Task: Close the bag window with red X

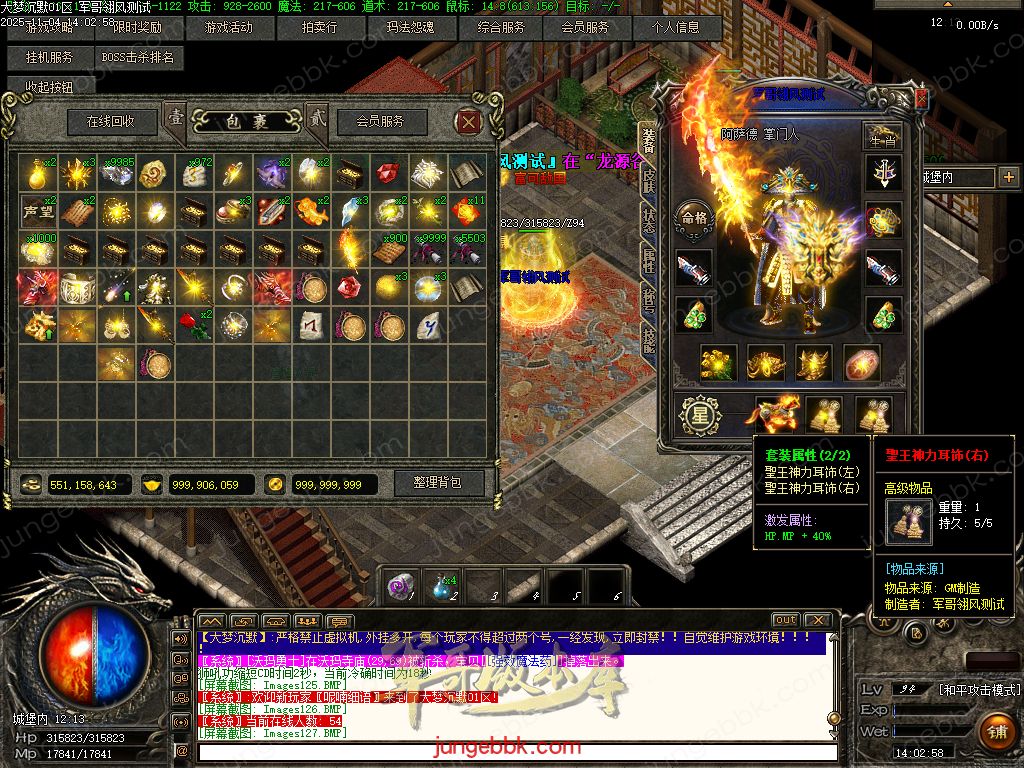Action: pyautogui.click(x=469, y=122)
